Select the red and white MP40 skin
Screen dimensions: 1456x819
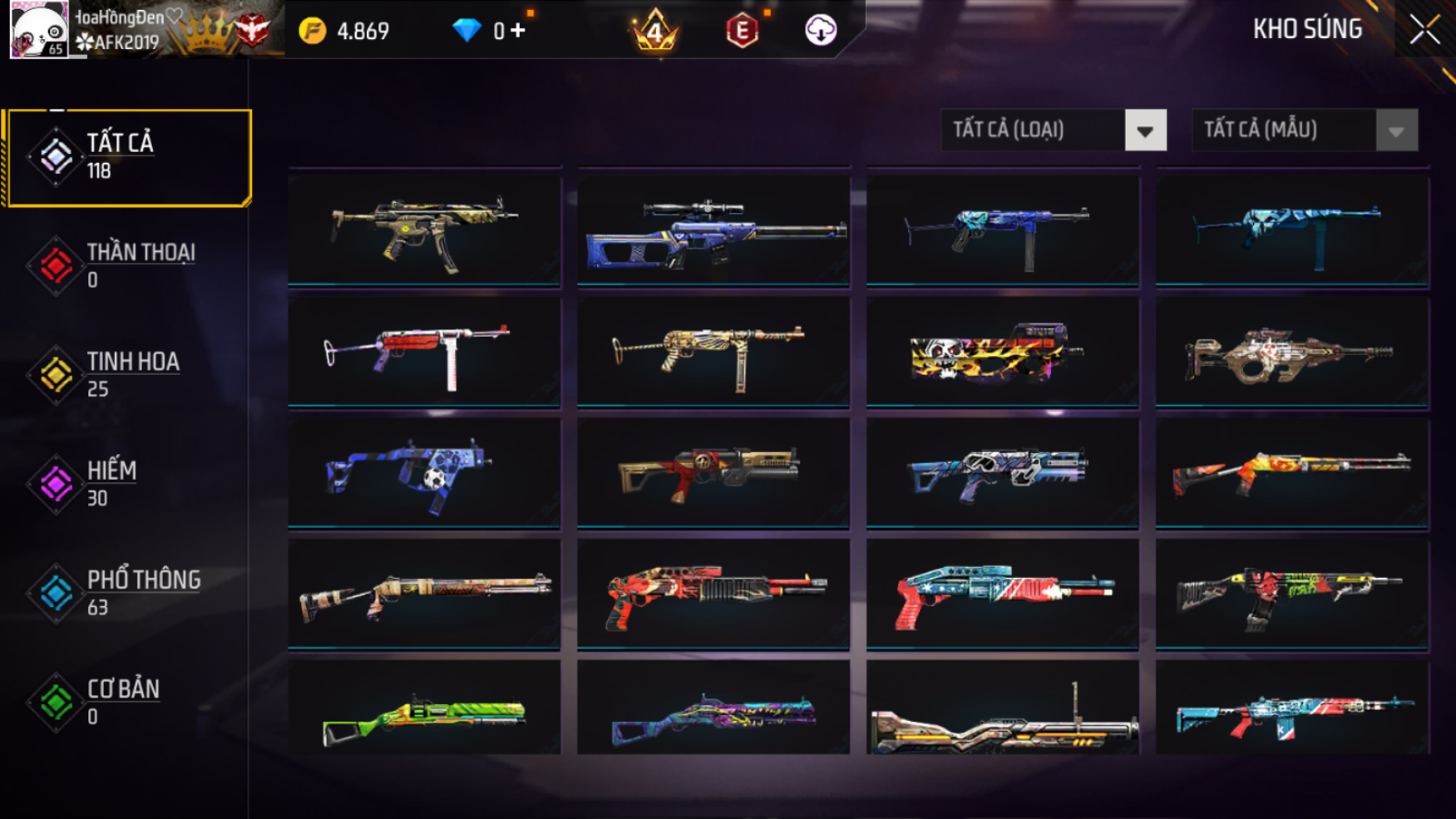pos(424,352)
